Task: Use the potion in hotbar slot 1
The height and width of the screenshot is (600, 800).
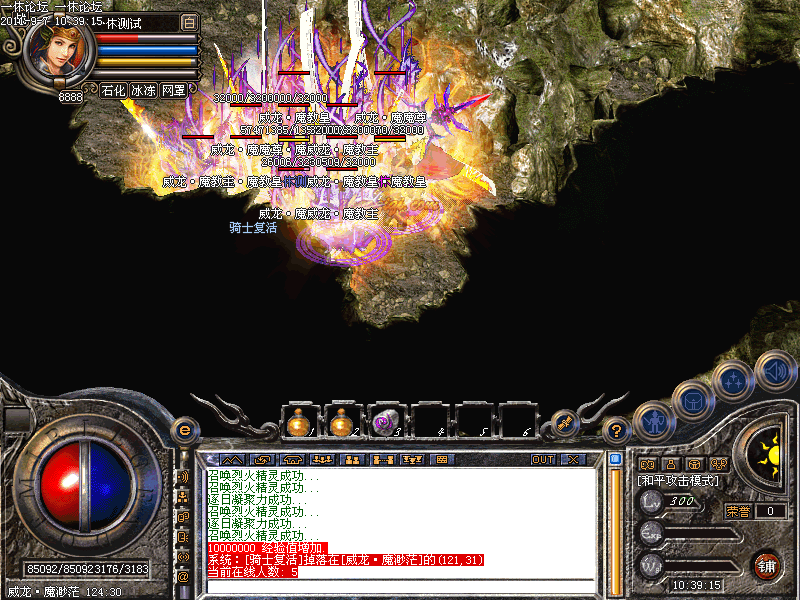Action: click(297, 422)
